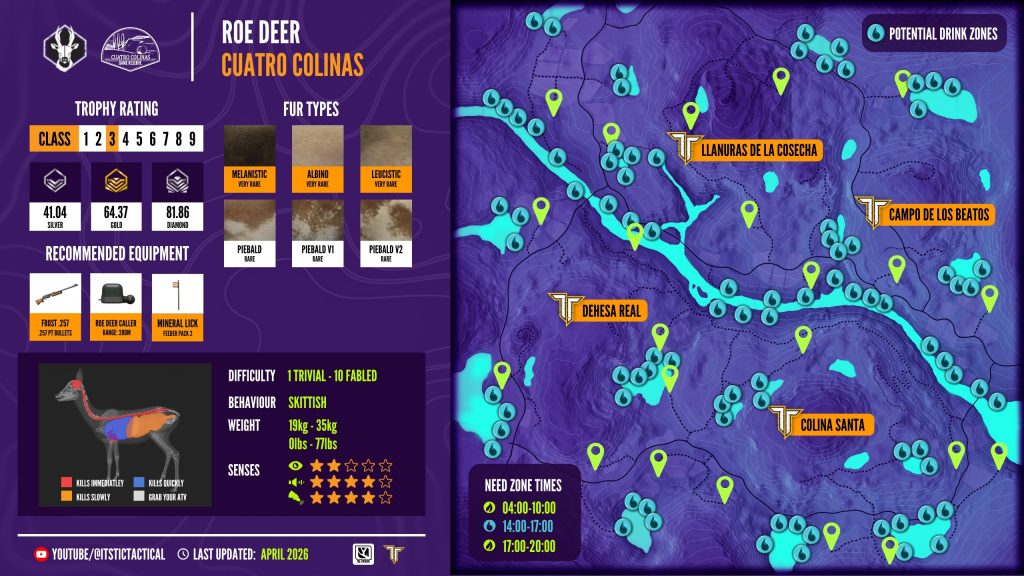Toggle the Potential Drink Zones legend entry
Screen dimensions: 1024x576
point(932,33)
